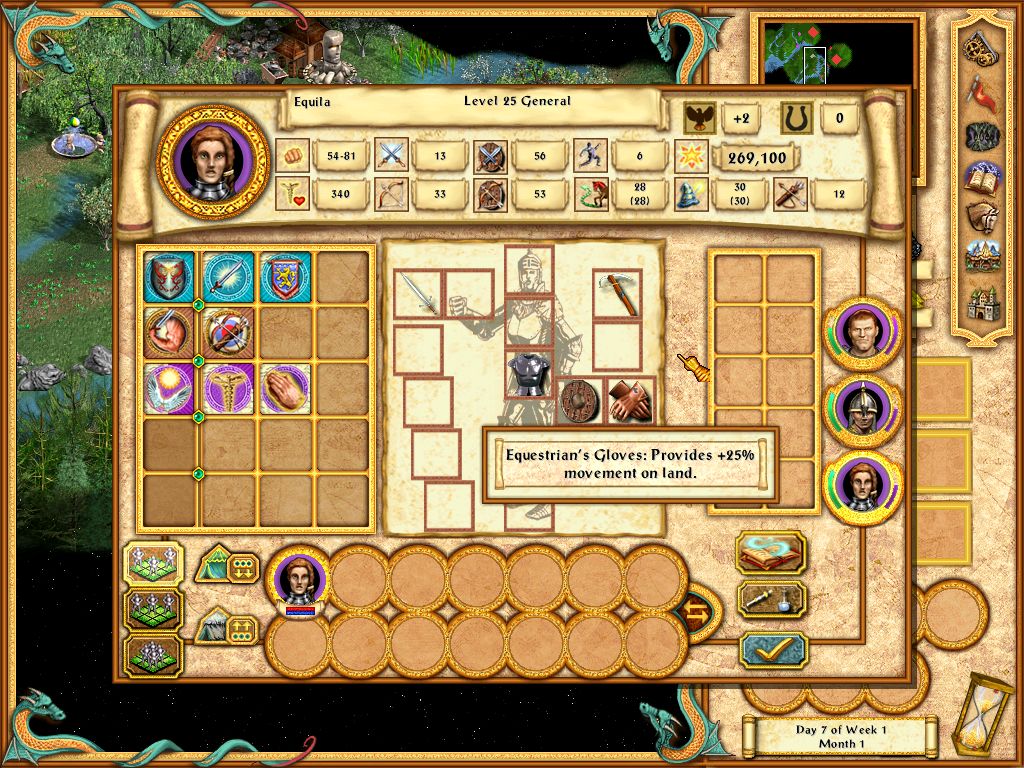Click Equila's large hero portrait

(213, 162)
